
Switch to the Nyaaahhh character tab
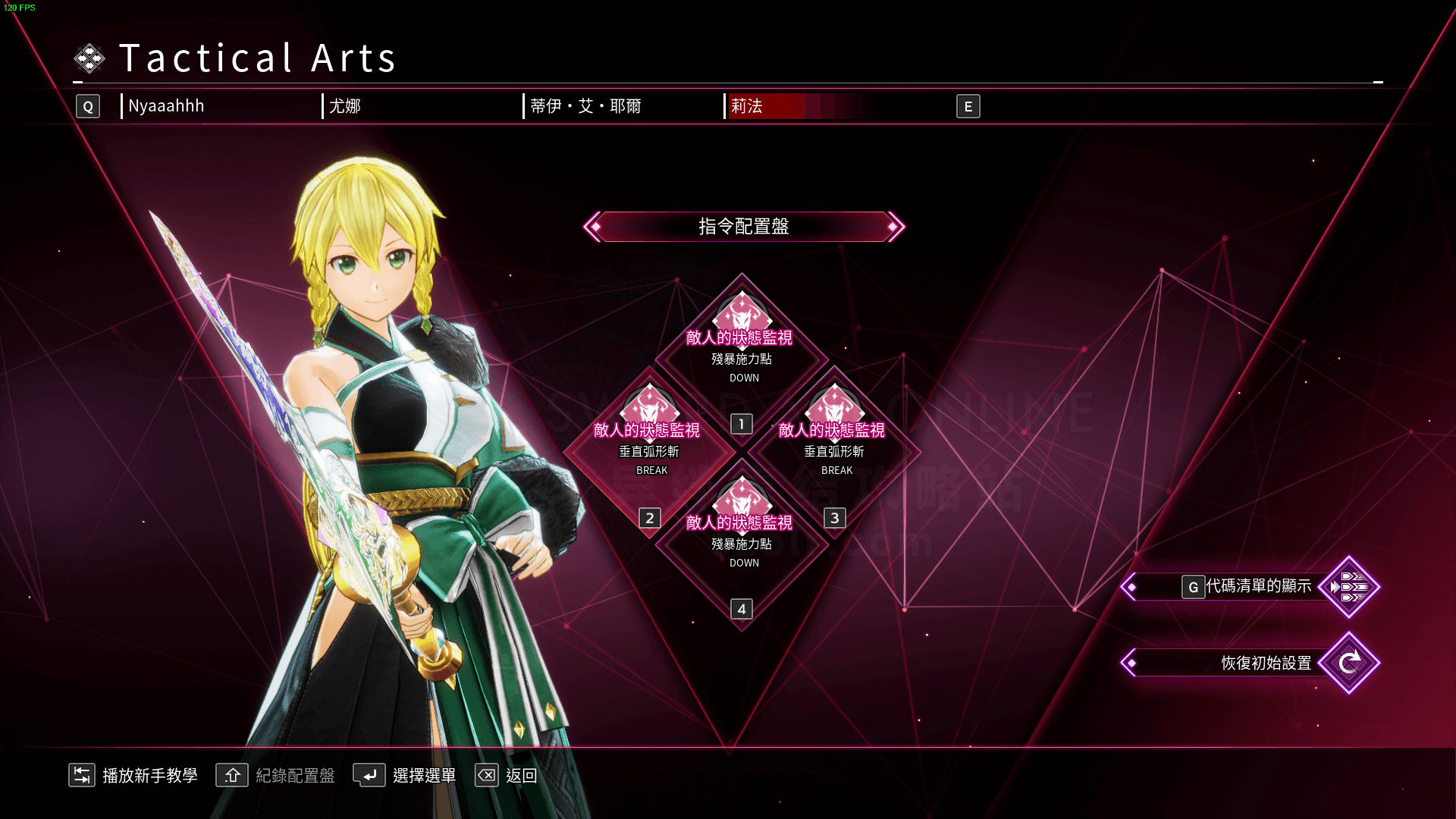point(167,106)
